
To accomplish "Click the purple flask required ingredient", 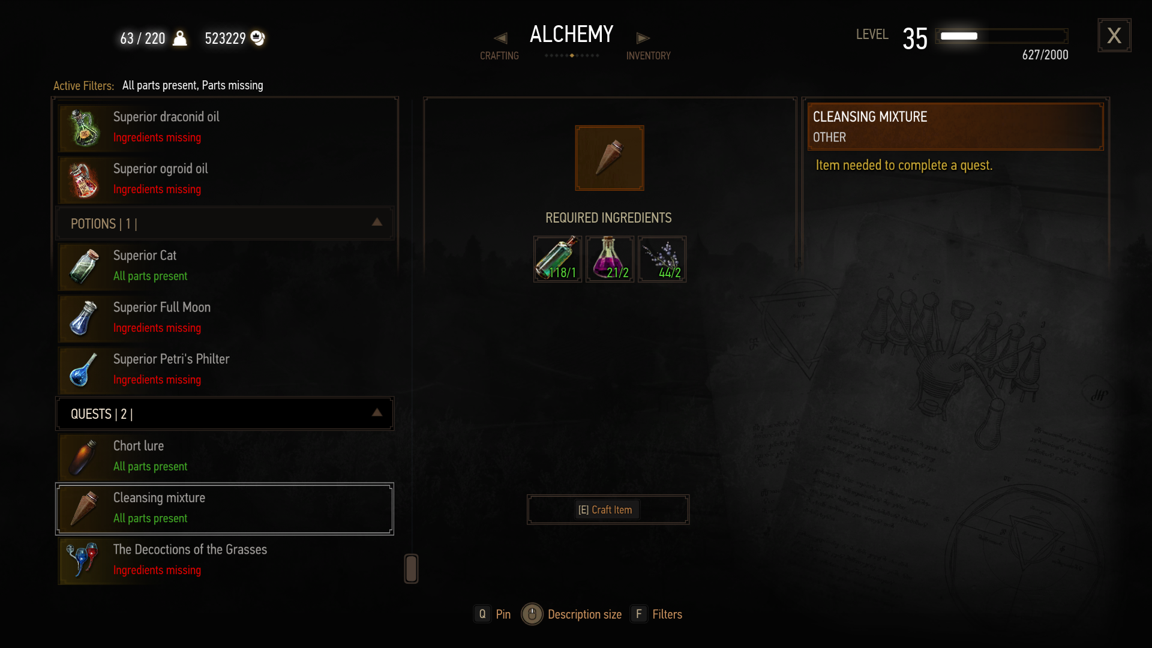I will tap(610, 259).
